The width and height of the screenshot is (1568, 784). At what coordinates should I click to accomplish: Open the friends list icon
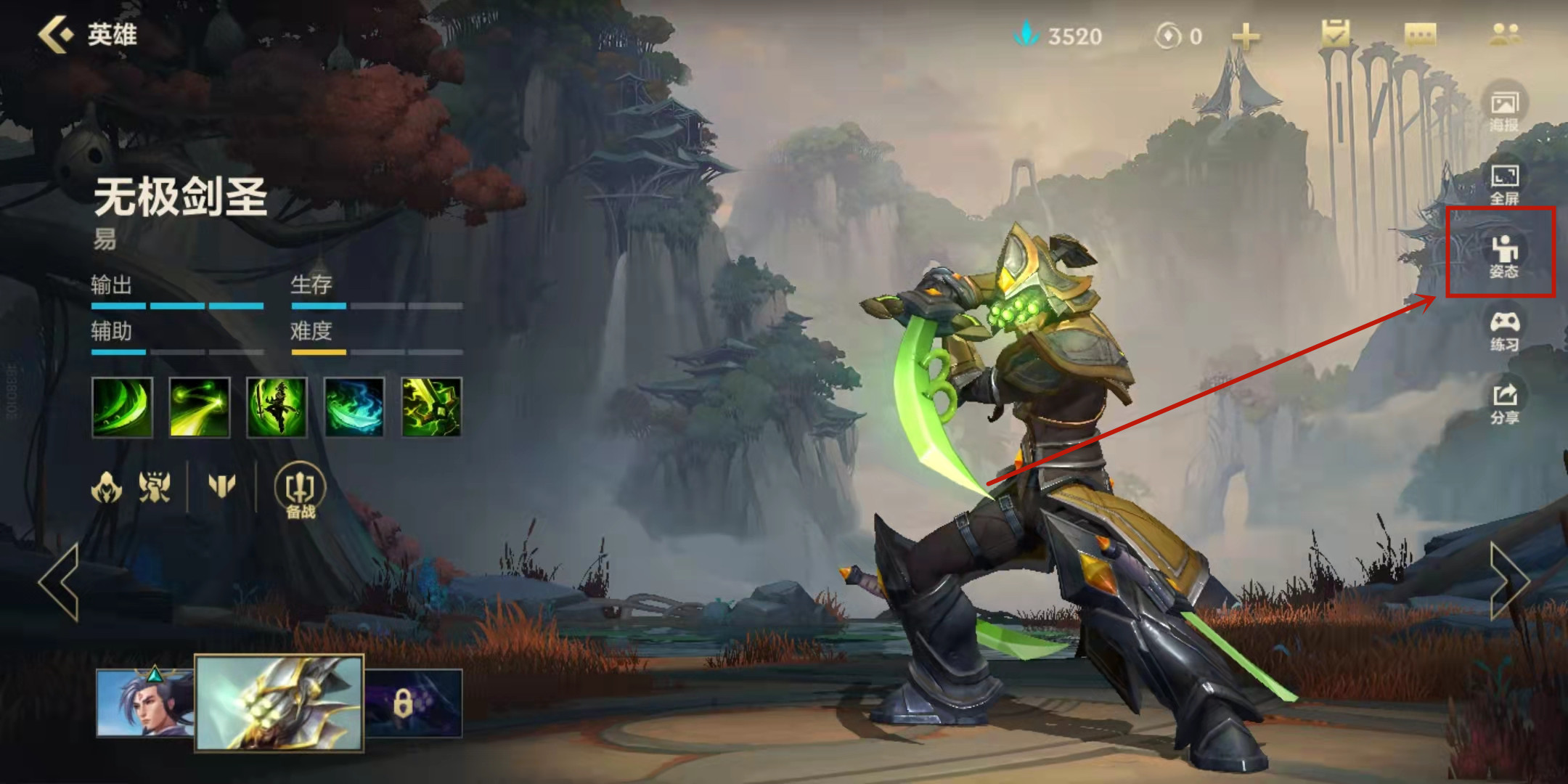click(1505, 34)
